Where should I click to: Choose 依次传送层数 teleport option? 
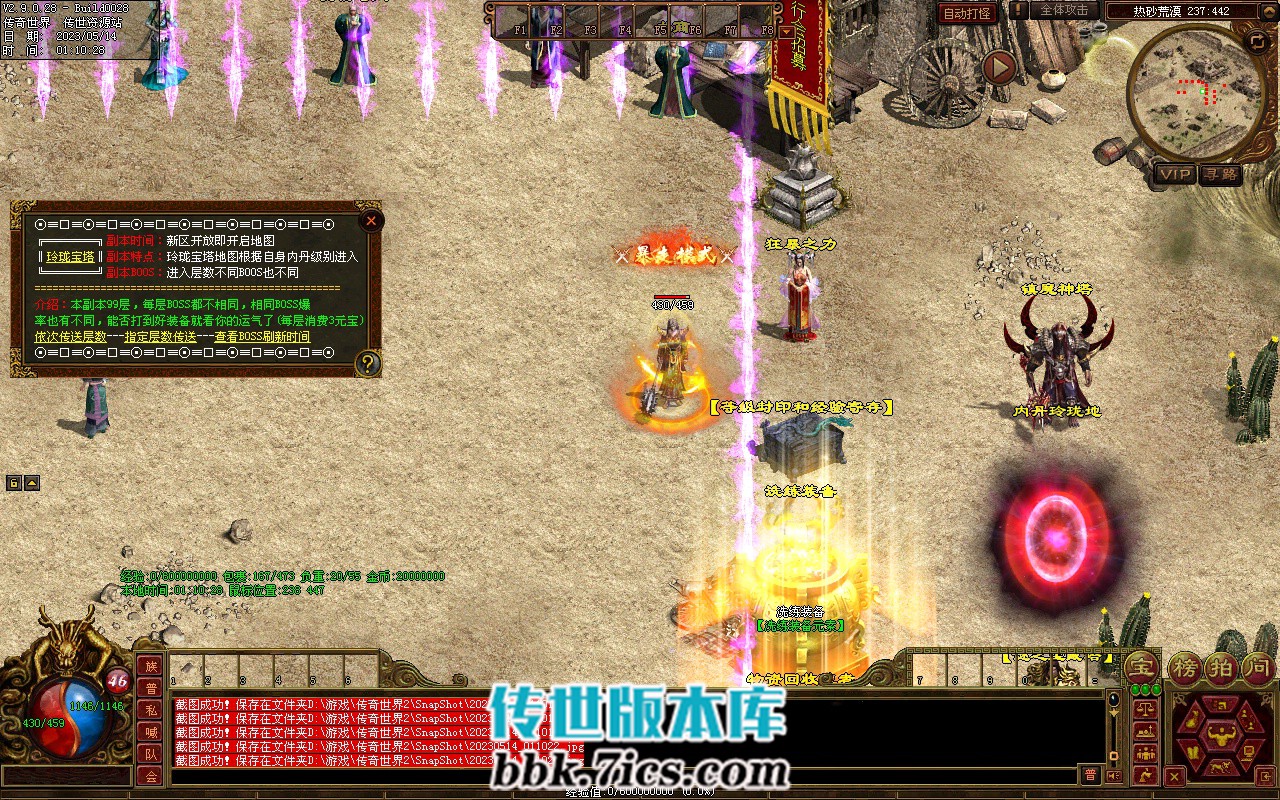point(70,337)
